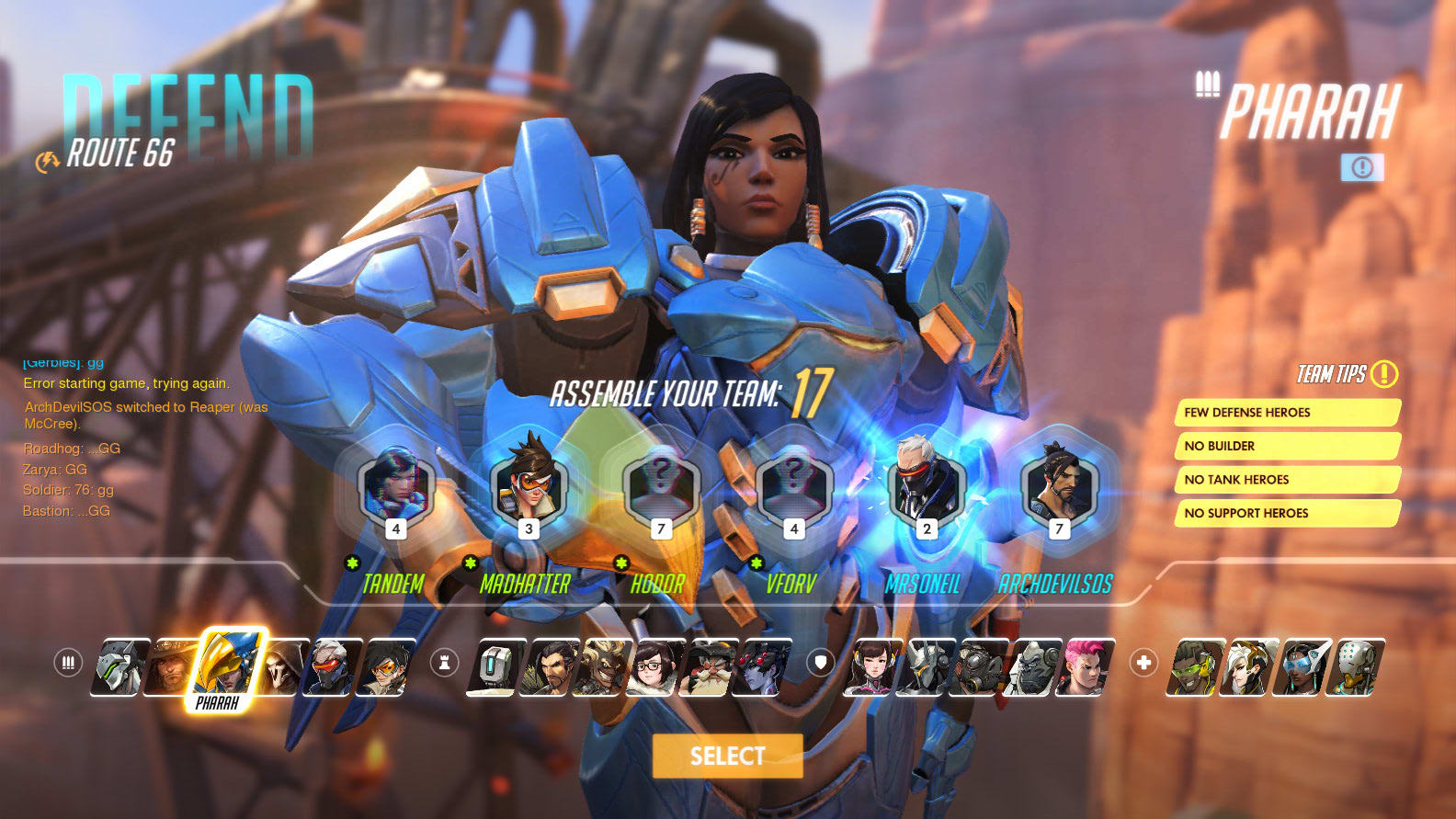Select Mercy's portrait
Image resolution: width=1456 pixels, height=819 pixels.
[x=1248, y=666]
